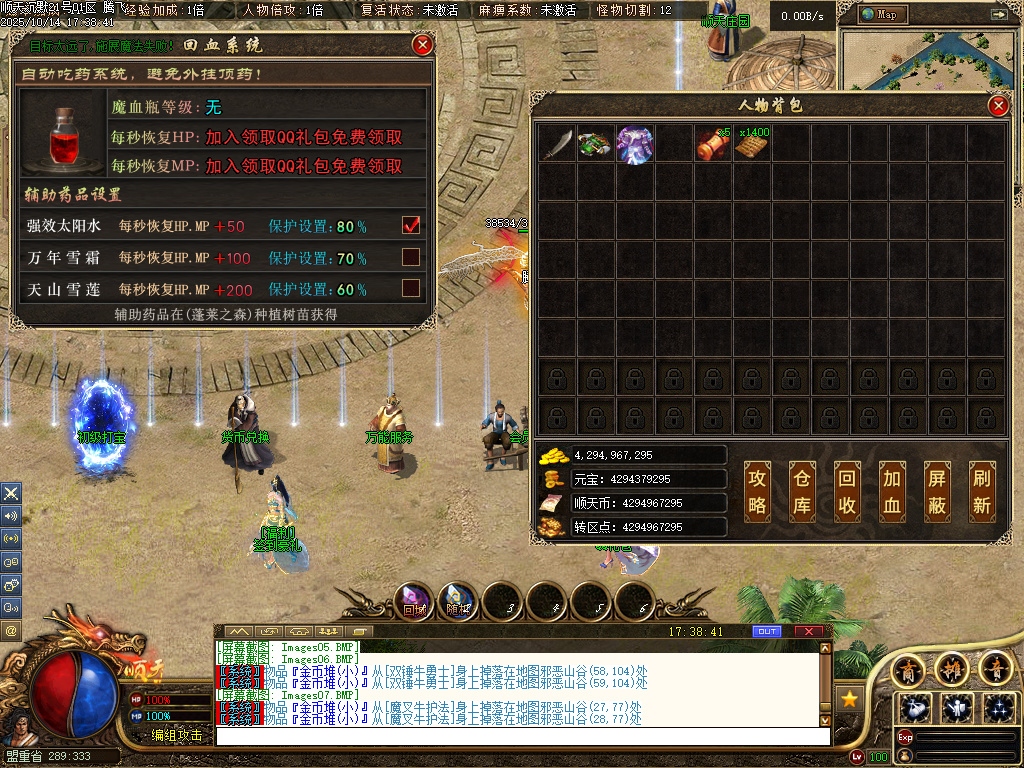This screenshot has width=1024, height=768.
Task: Toggle the 强效太阳水 checkbox
Action: (410, 226)
